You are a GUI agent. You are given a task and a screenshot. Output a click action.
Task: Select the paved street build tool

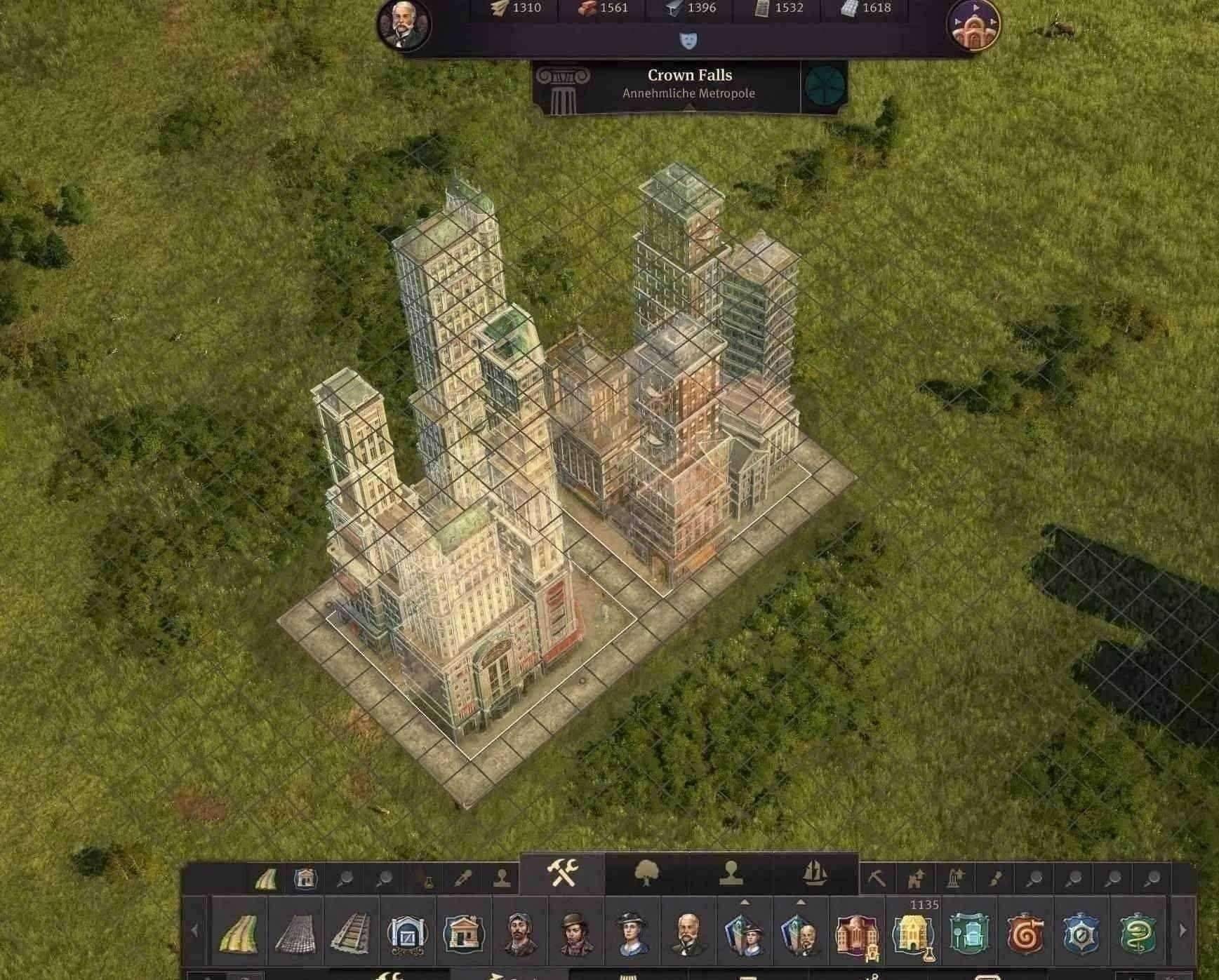click(295, 933)
